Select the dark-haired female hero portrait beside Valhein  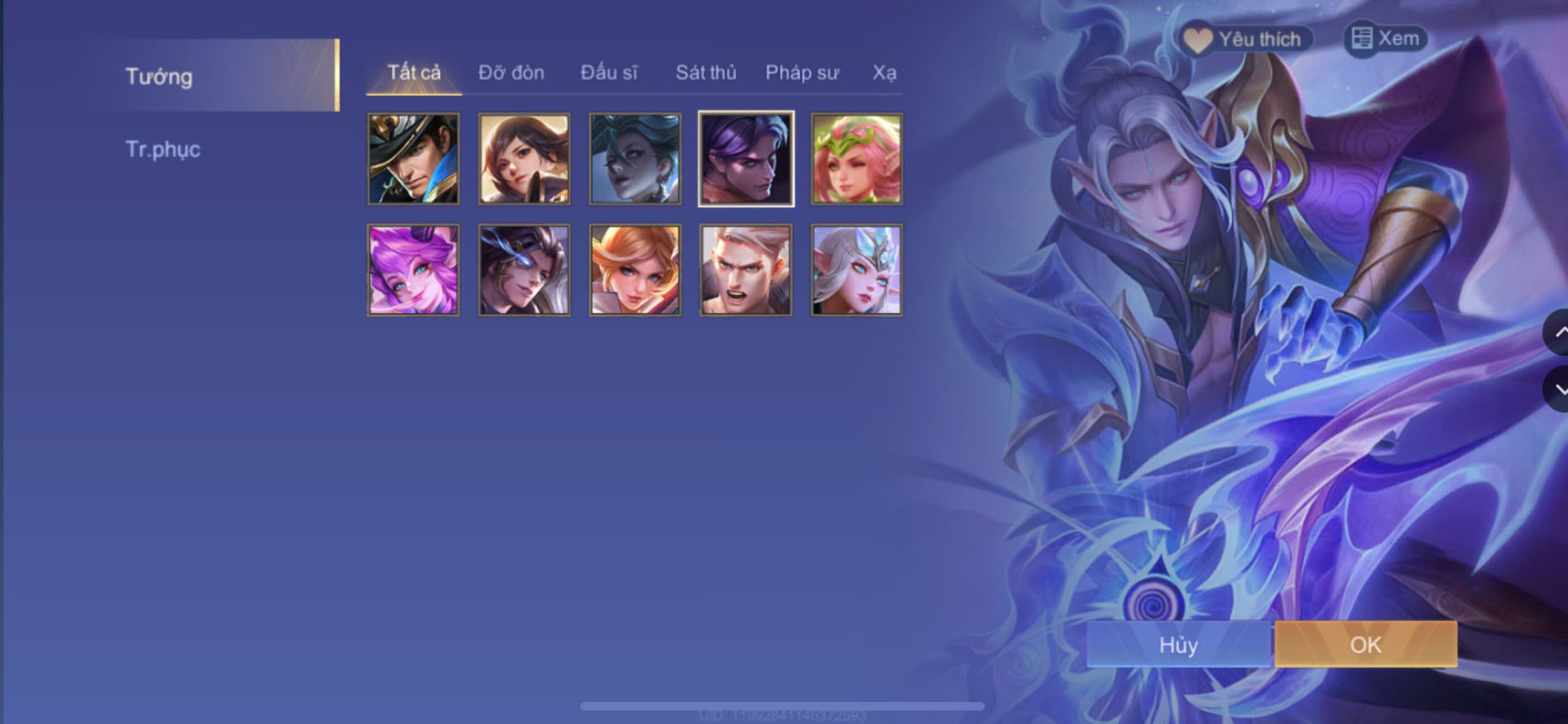(x=523, y=158)
